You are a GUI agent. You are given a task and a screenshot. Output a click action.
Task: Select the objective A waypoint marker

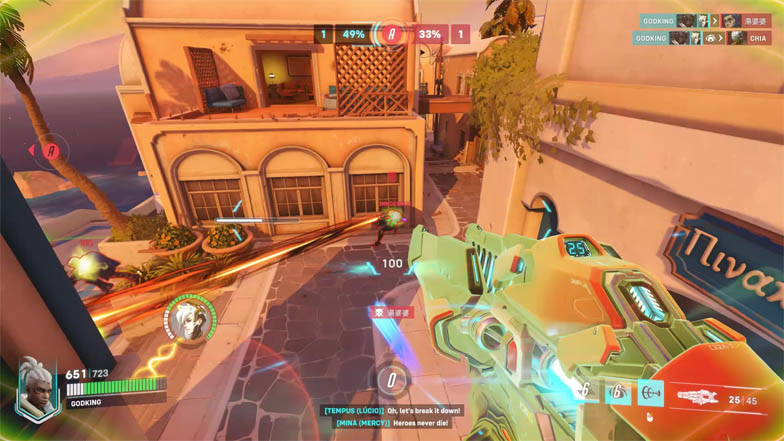click(51, 151)
